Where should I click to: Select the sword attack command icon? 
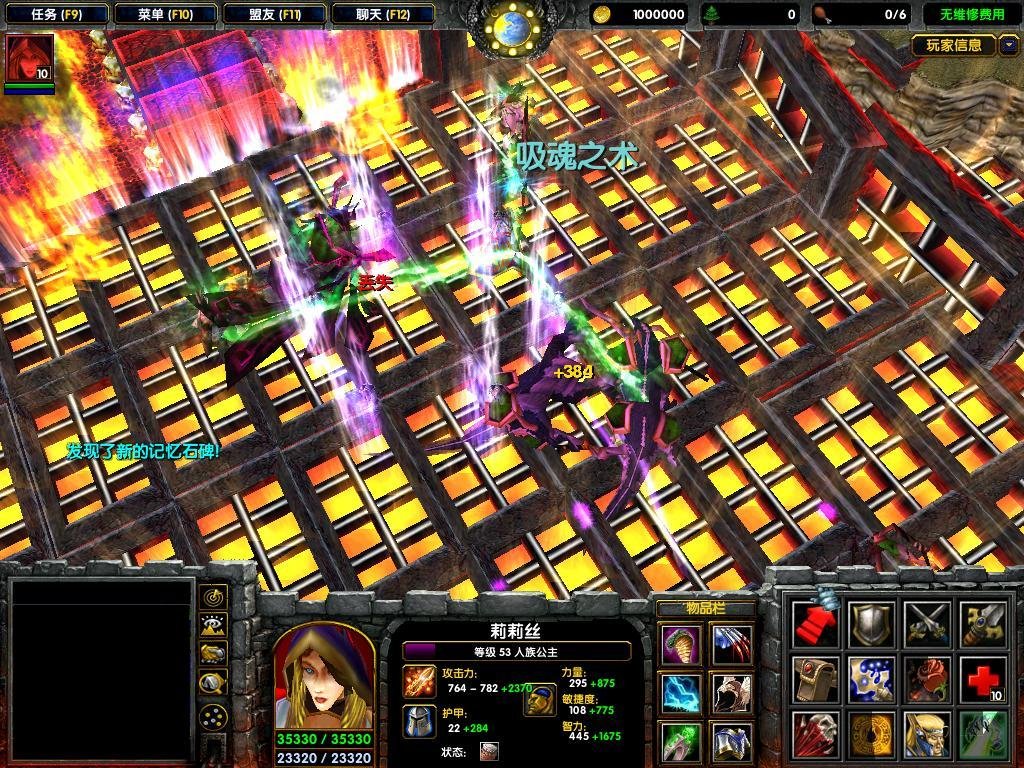(x=981, y=624)
